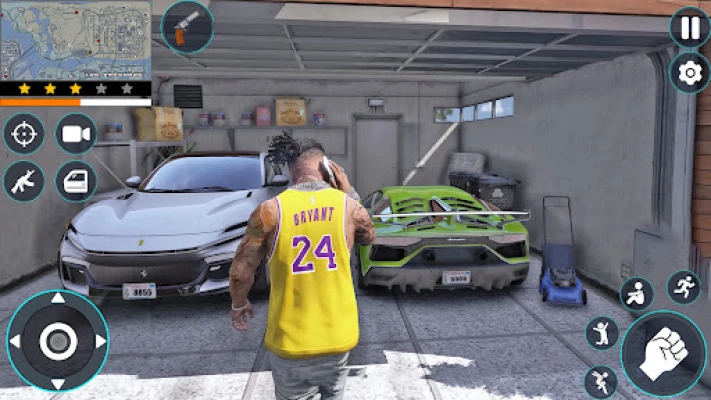Select the revolver weapon icon
711x400 pixels.
point(186,27)
